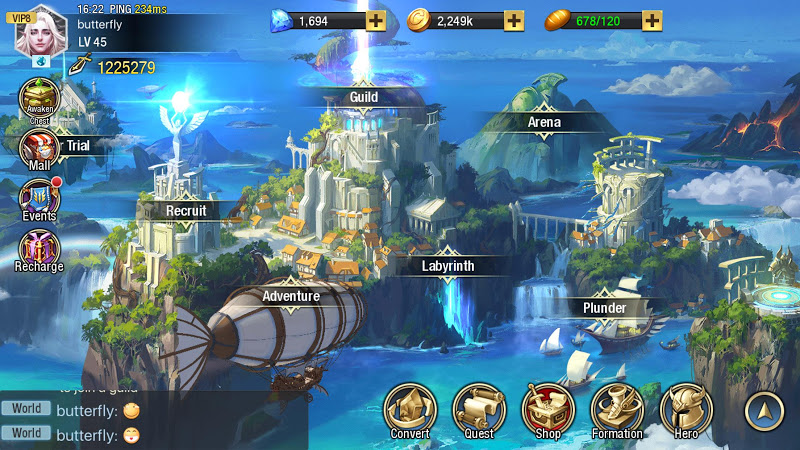Enter the Arena
Viewport: 800px width, 450px height.
click(x=544, y=122)
